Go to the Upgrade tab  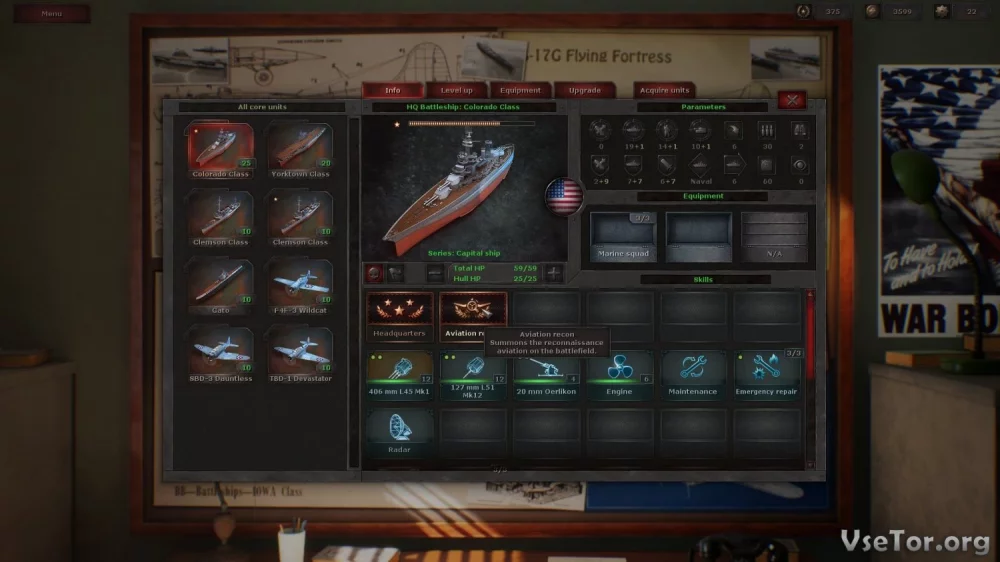[585, 90]
